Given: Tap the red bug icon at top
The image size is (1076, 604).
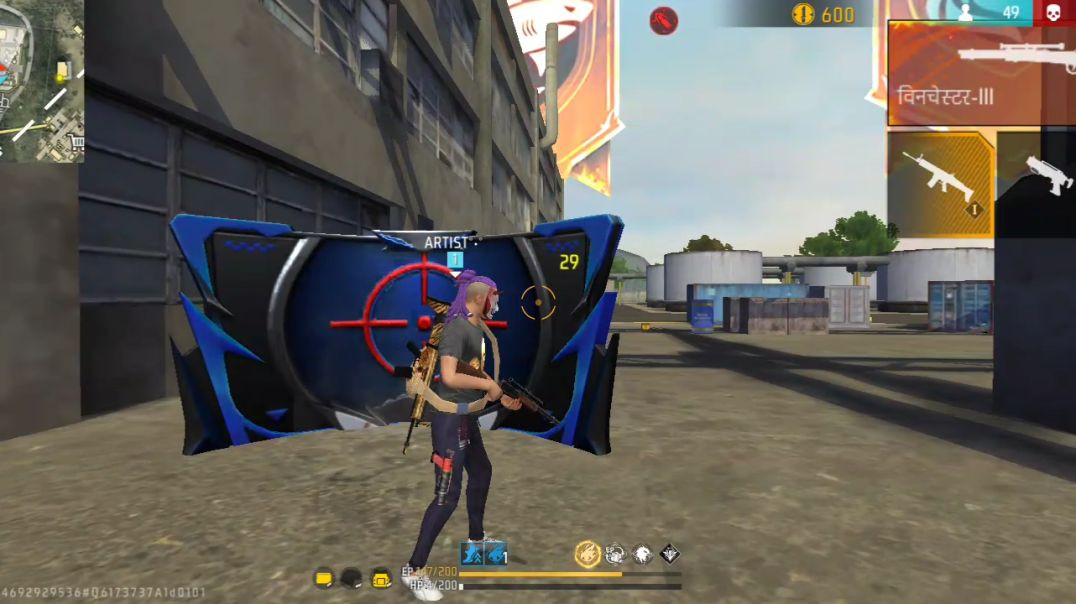Looking at the screenshot, I should (x=663, y=19).
